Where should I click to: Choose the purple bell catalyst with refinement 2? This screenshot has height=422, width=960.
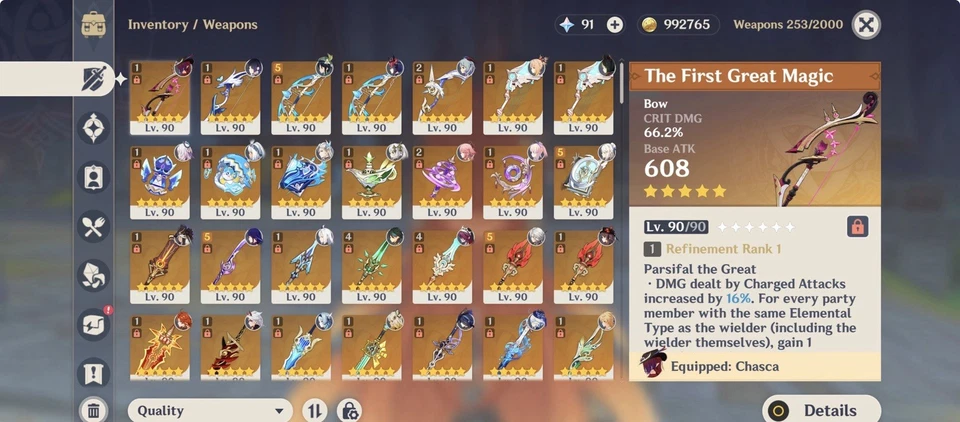click(x=442, y=182)
